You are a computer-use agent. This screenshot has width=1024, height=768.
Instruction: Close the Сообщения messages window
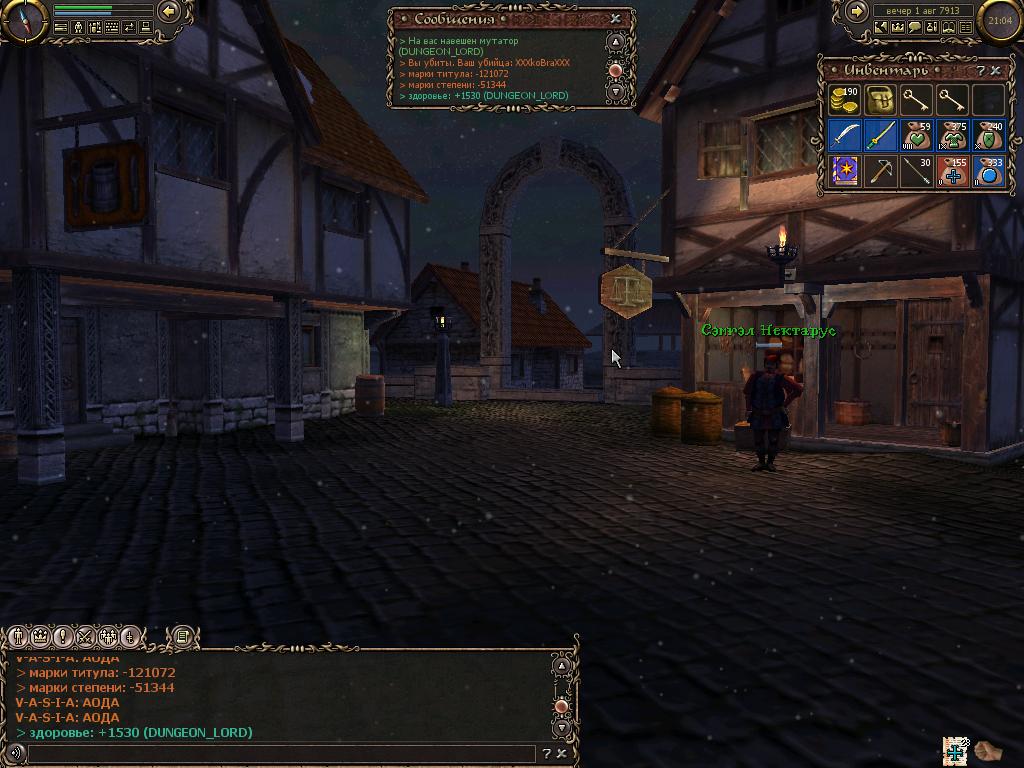615,18
